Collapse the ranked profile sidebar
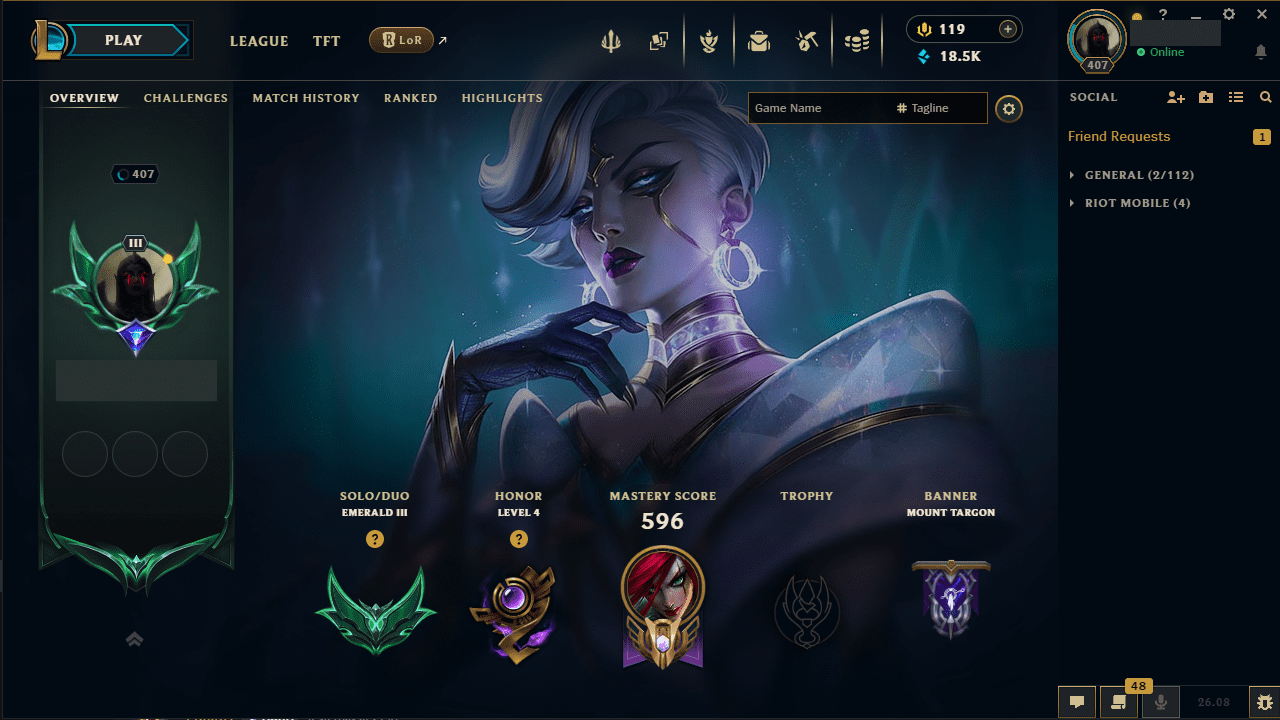Image resolution: width=1280 pixels, height=720 pixels. [x=135, y=639]
